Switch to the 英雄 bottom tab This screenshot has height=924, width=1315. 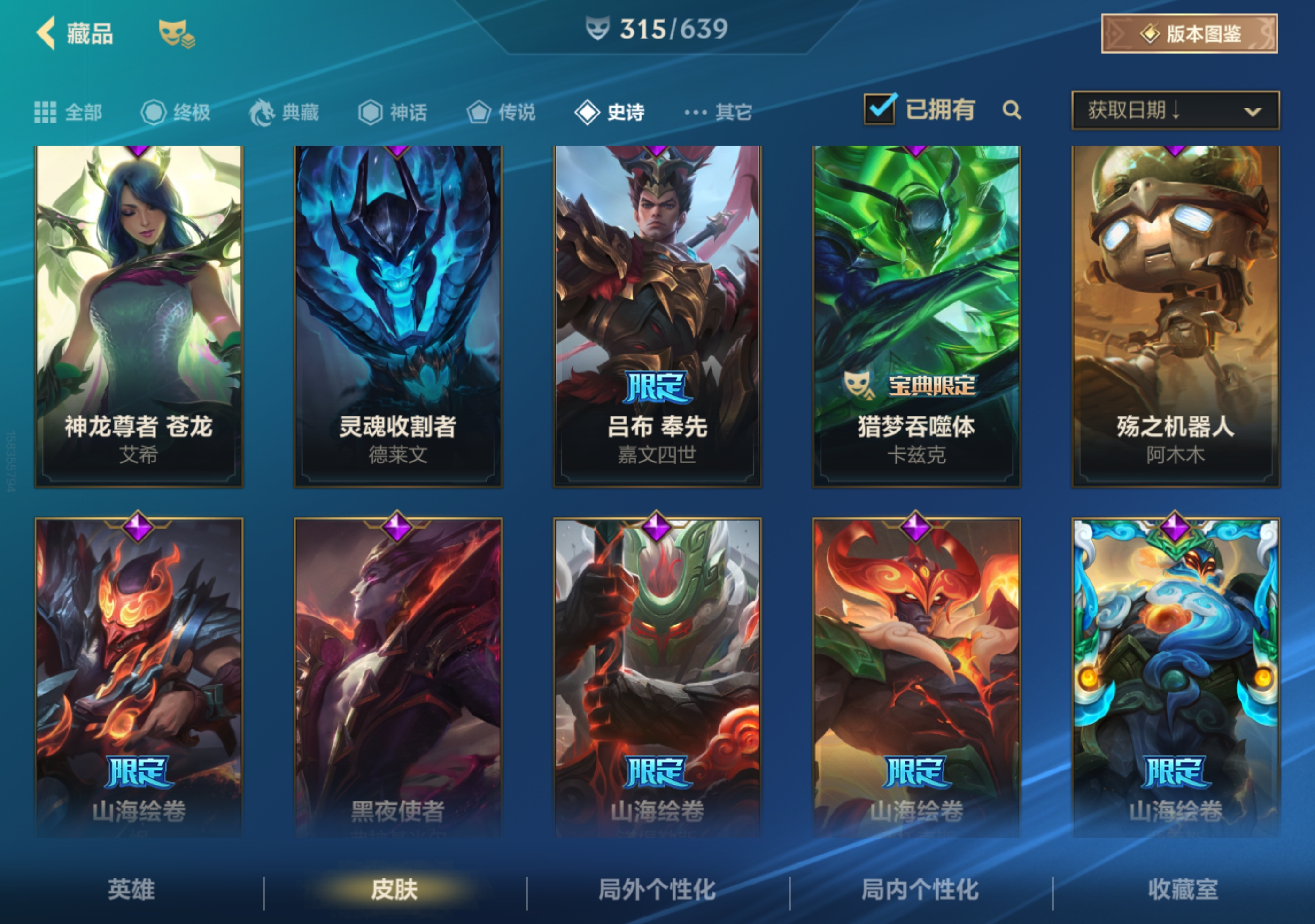coord(131,889)
